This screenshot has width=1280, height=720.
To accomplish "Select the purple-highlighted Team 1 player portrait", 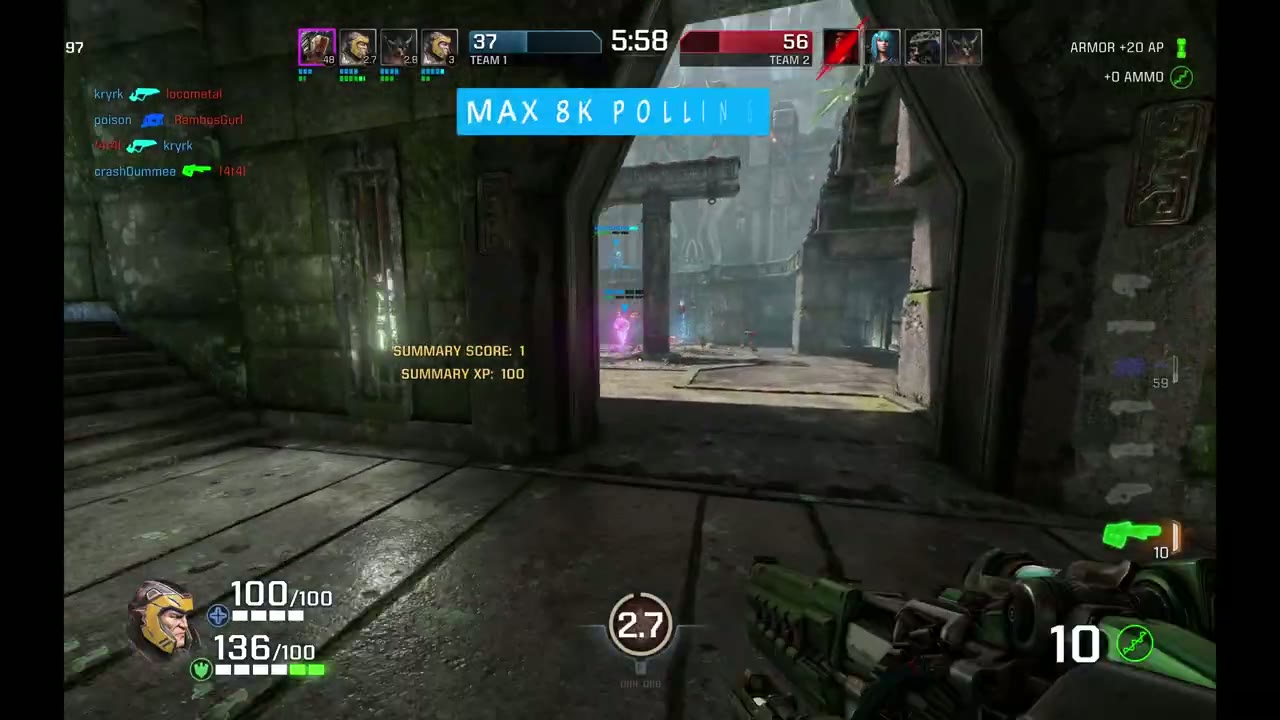I will click(317, 48).
